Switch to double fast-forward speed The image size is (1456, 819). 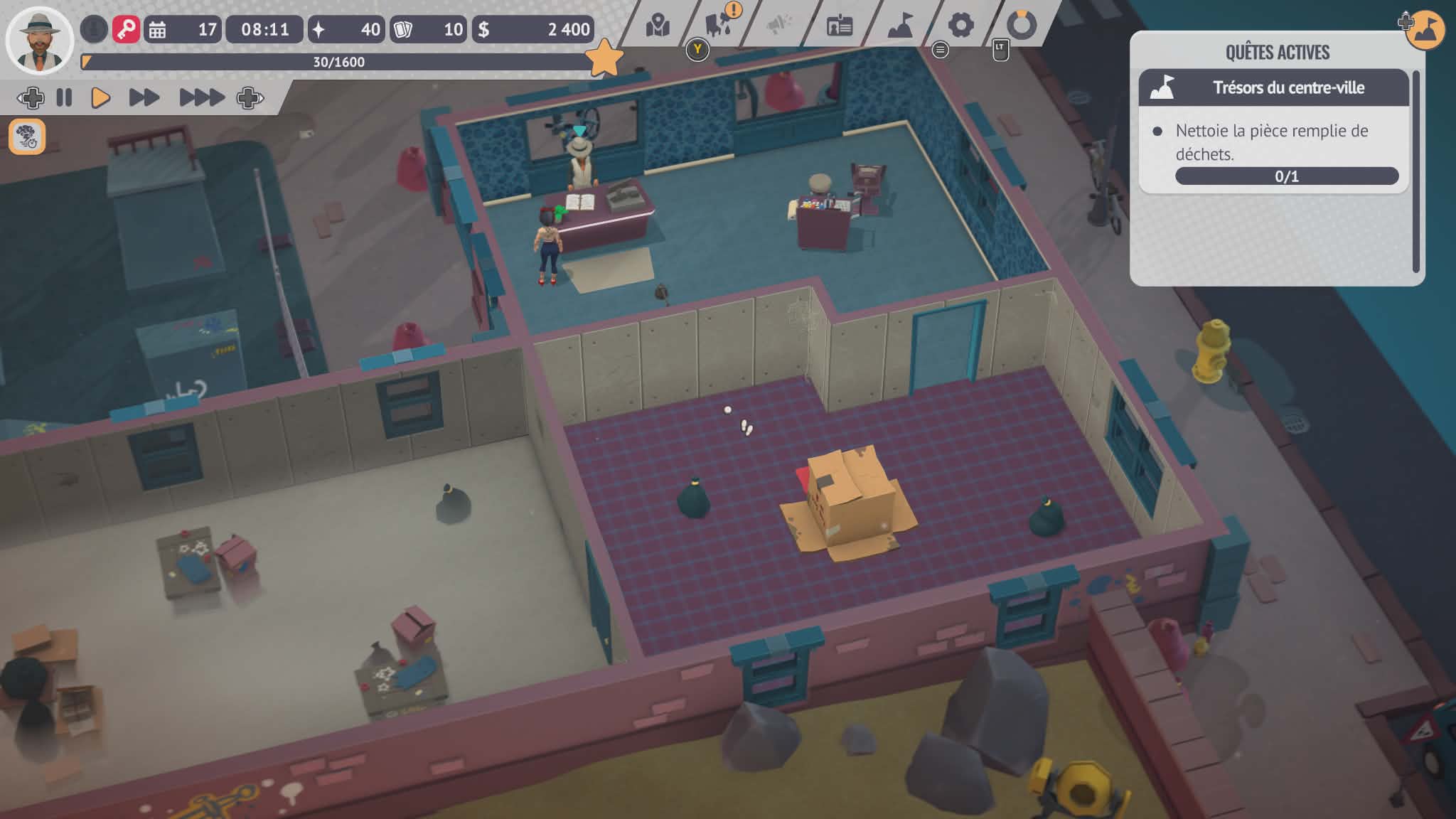[144, 97]
